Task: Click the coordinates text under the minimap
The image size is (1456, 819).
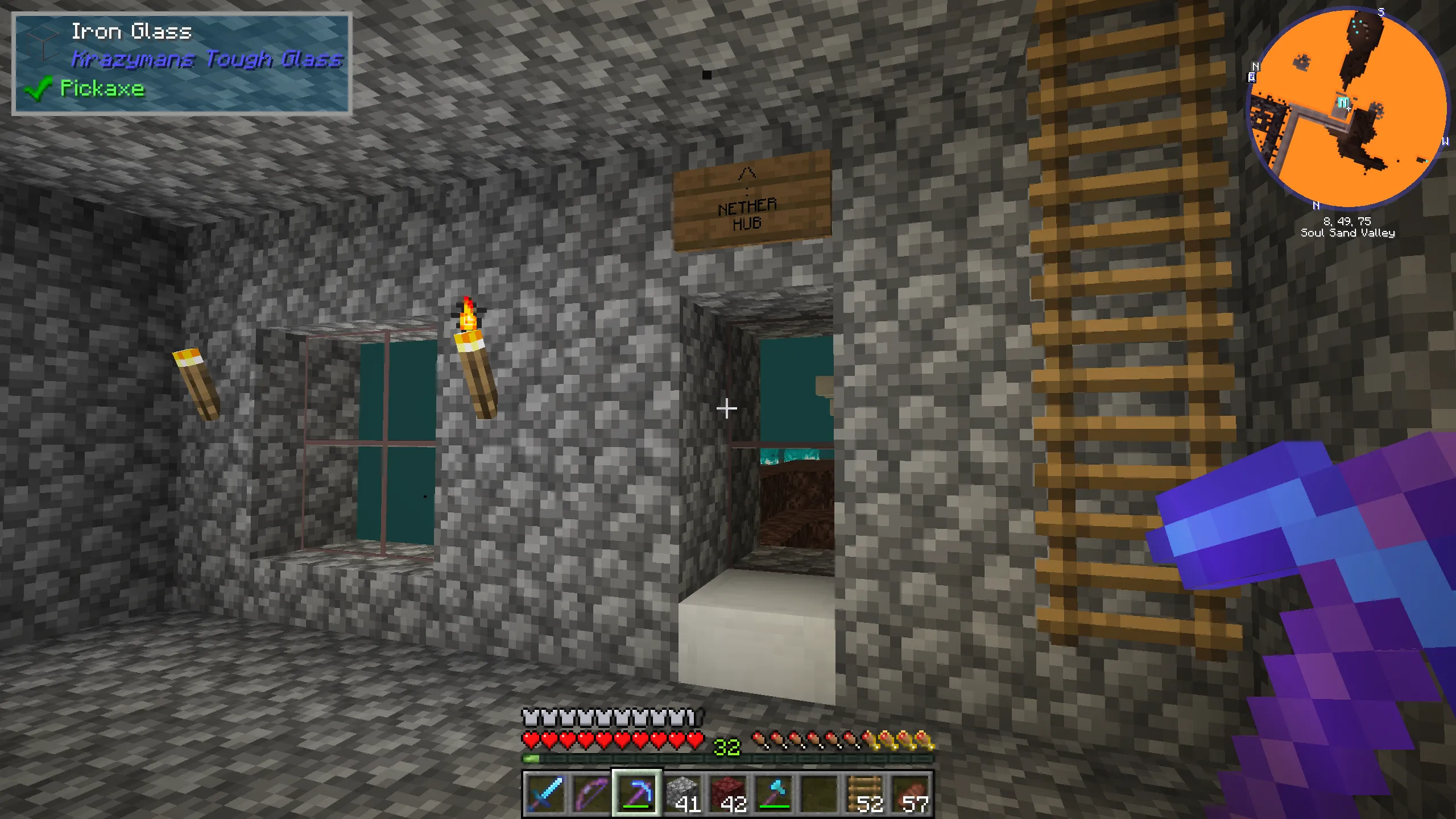Action: coord(1347,221)
